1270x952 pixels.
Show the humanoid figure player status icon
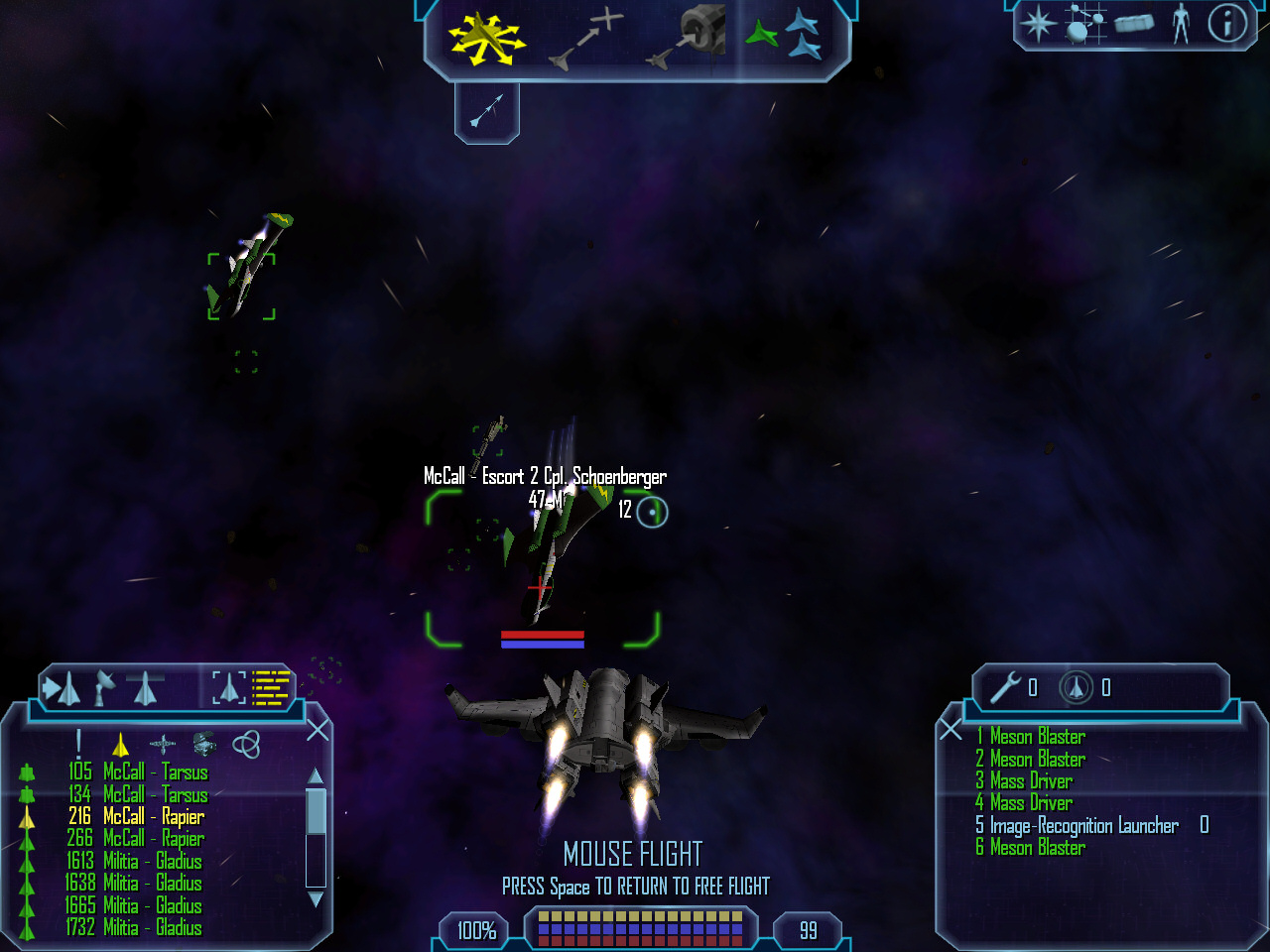pyautogui.click(x=1181, y=23)
